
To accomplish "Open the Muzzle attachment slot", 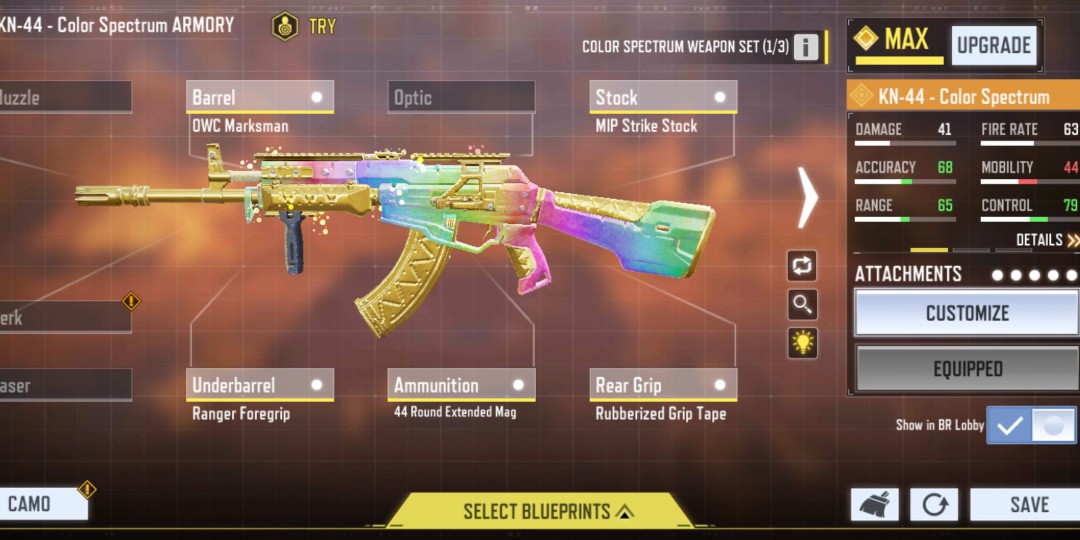I will click(x=64, y=97).
